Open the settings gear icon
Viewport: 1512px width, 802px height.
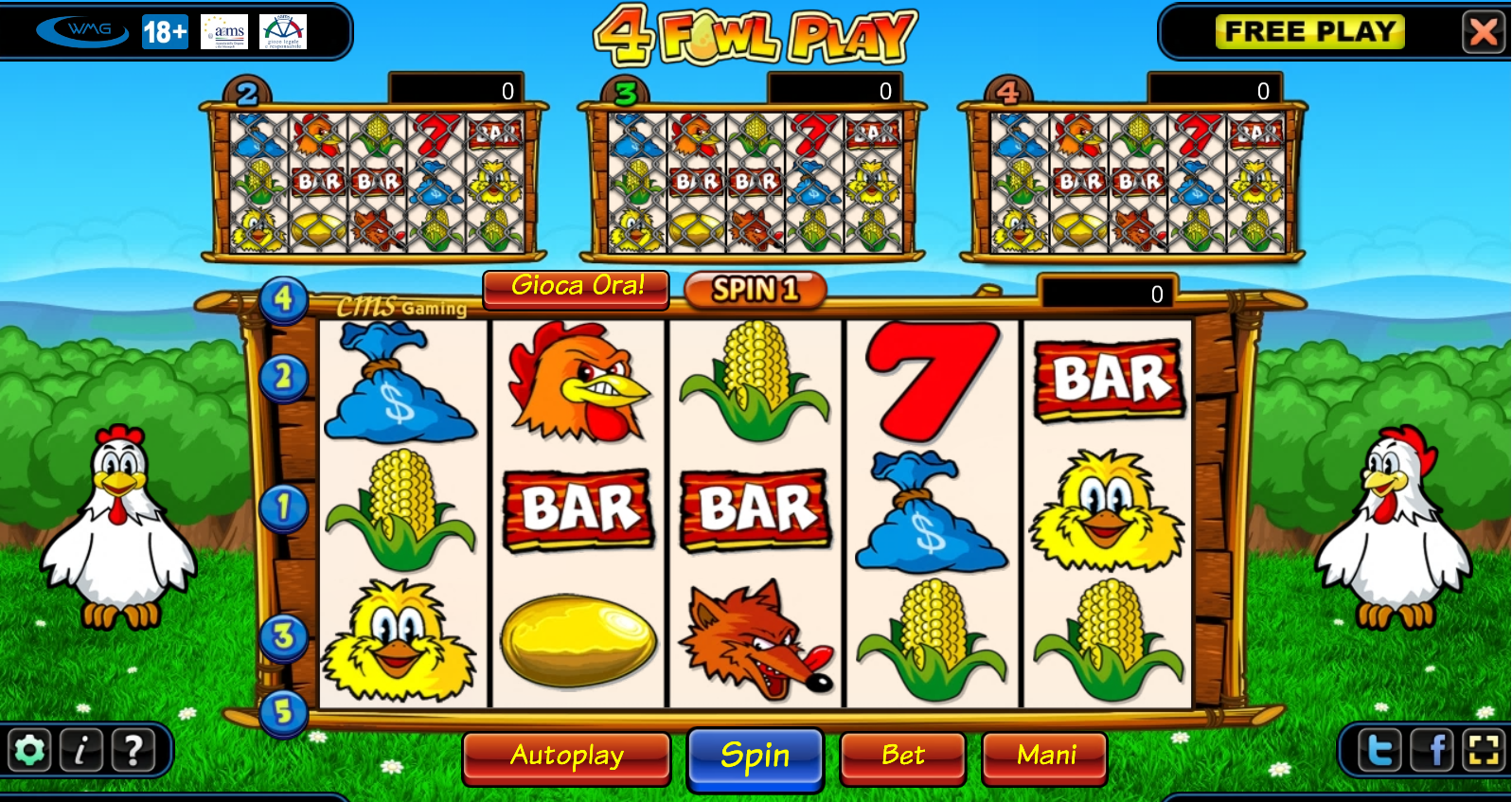coord(28,751)
